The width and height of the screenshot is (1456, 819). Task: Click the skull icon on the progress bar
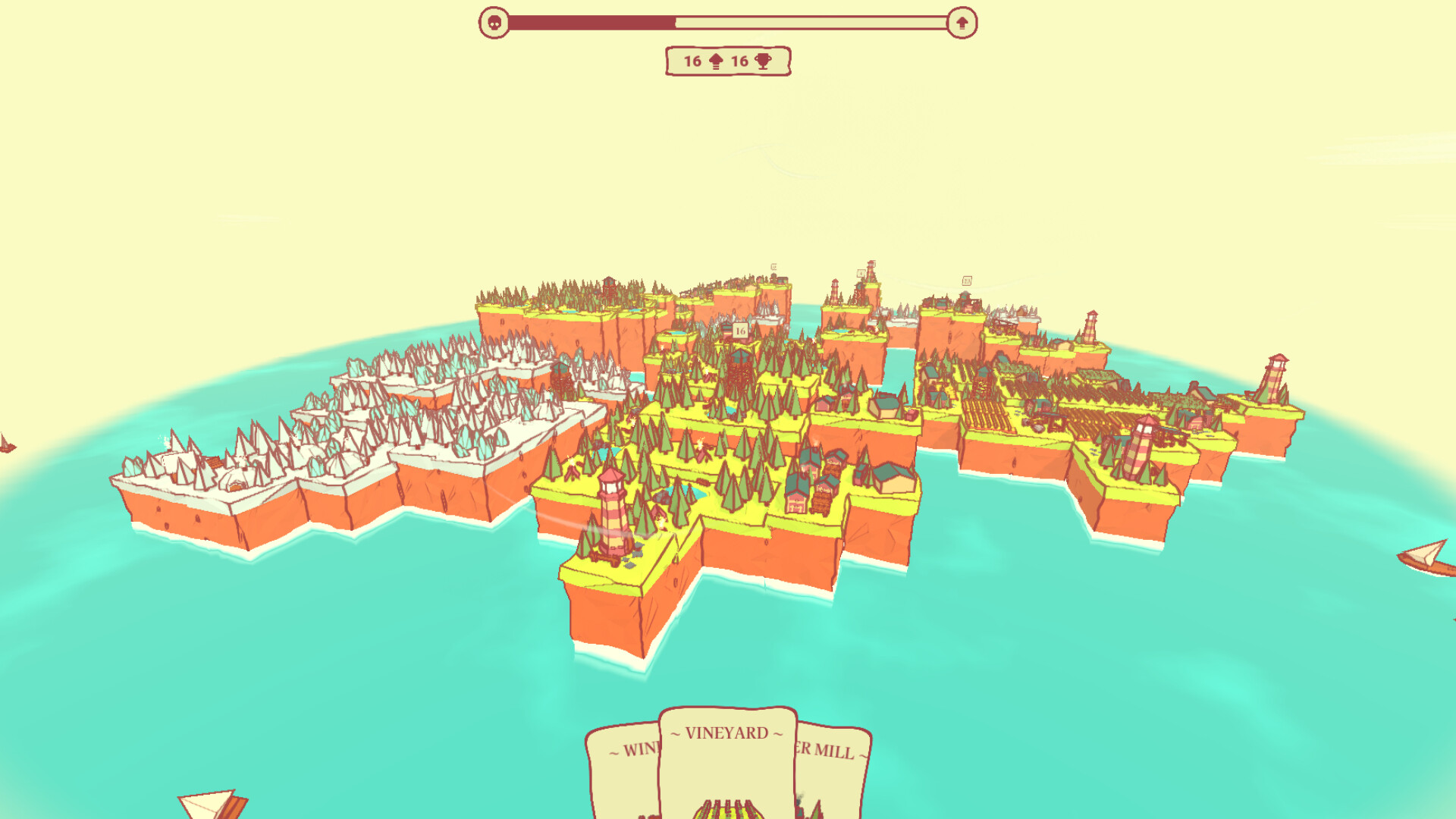[495, 20]
